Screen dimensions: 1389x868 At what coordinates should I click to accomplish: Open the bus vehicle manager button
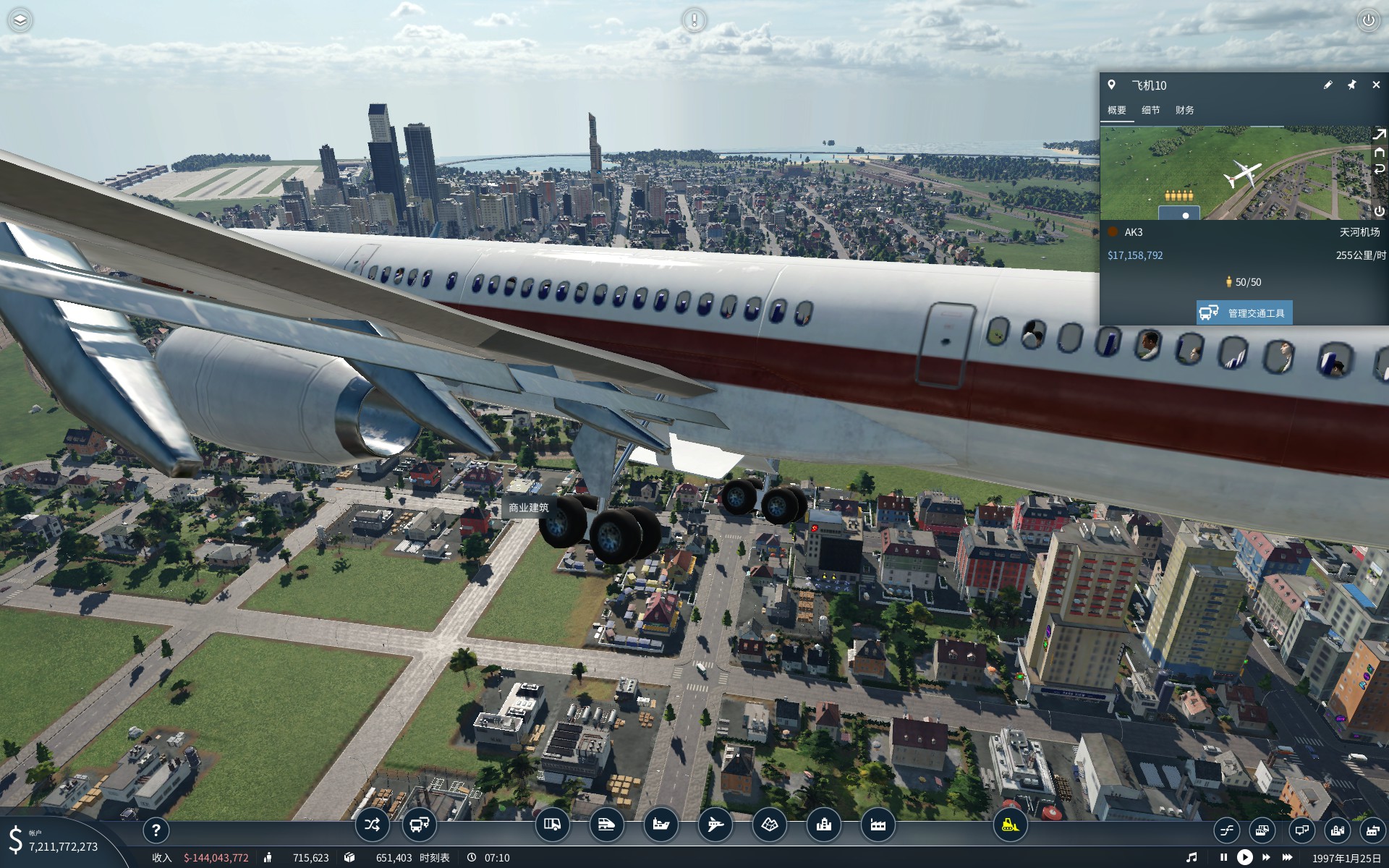pos(419,825)
